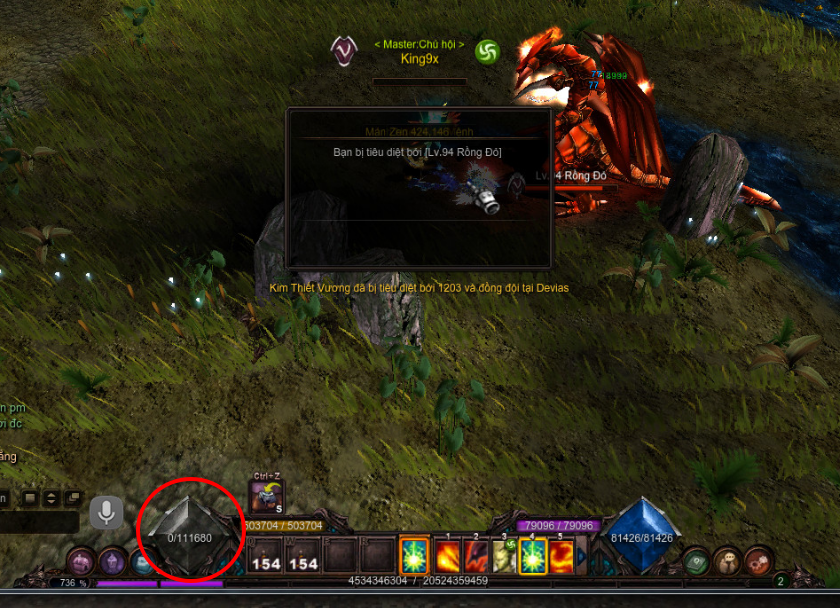This screenshot has width=840, height=608.
Task: Open the purple helmet character button
Action: click(x=111, y=562)
